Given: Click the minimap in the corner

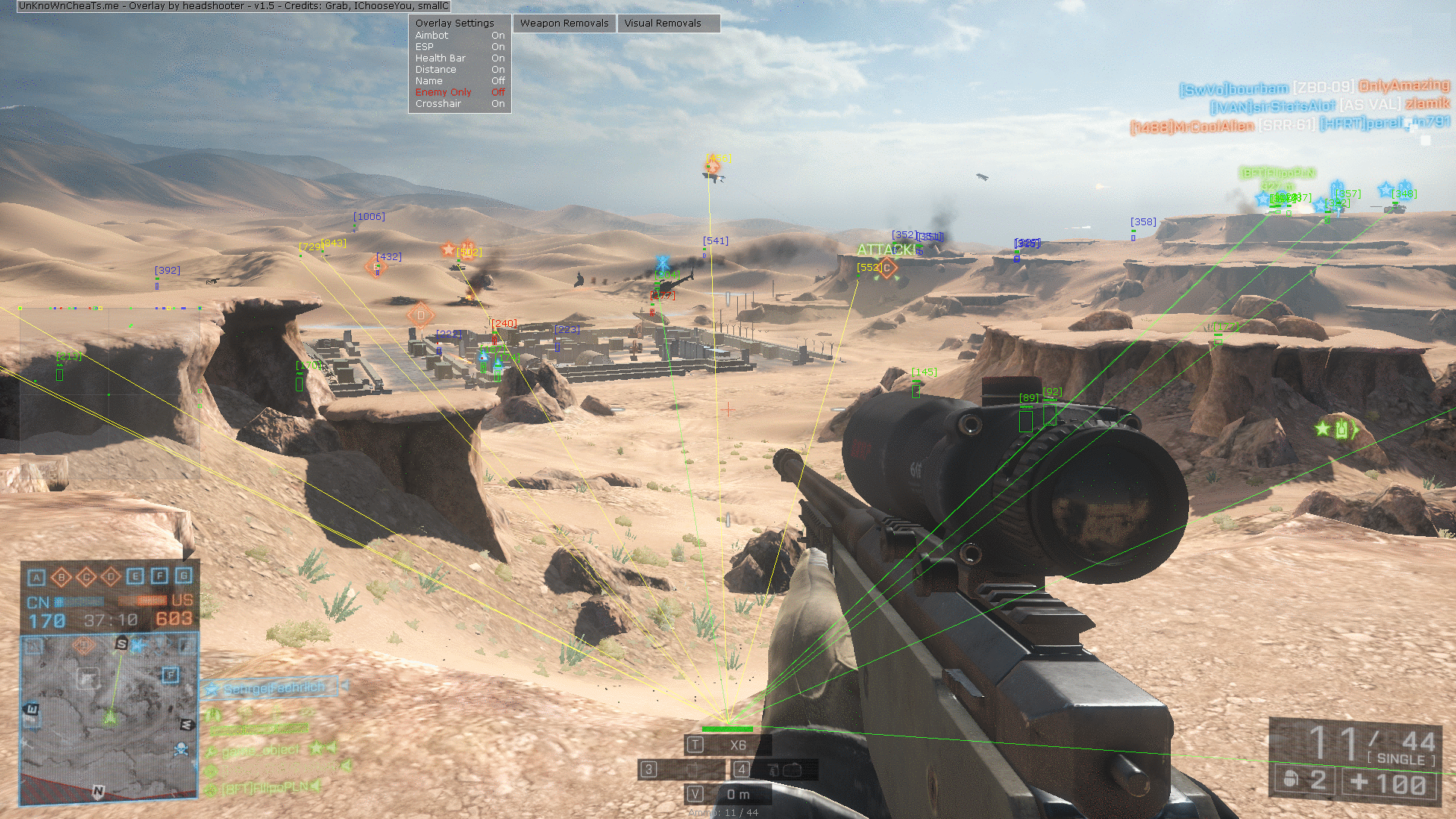Looking at the screenshot, I should 109,717.
